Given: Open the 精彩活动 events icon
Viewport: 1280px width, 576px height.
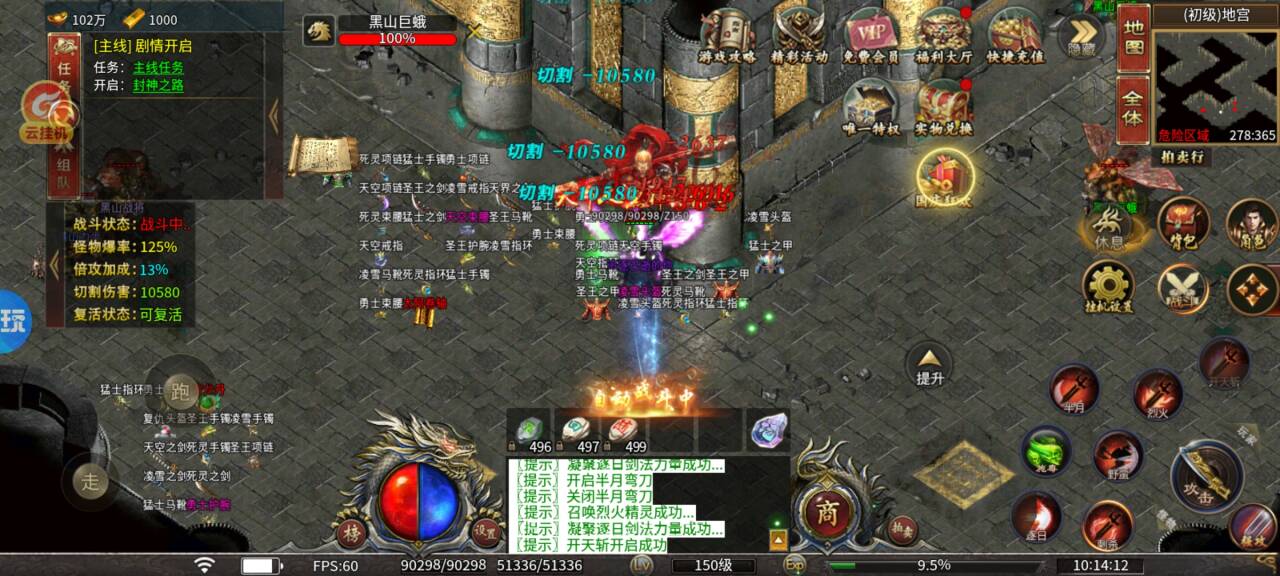Looking at the screenshot, I should [x=798, y=34].
